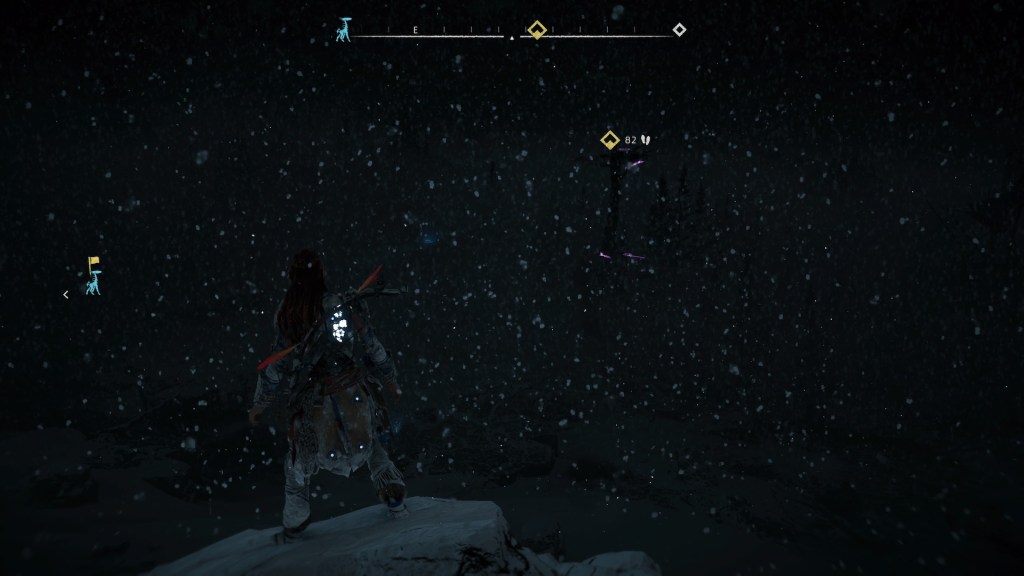Image resolution: width=1024 pixels, height=576 pixels.
Task: Click the Tallneck marker with the yellow flag
Action: 91,277
